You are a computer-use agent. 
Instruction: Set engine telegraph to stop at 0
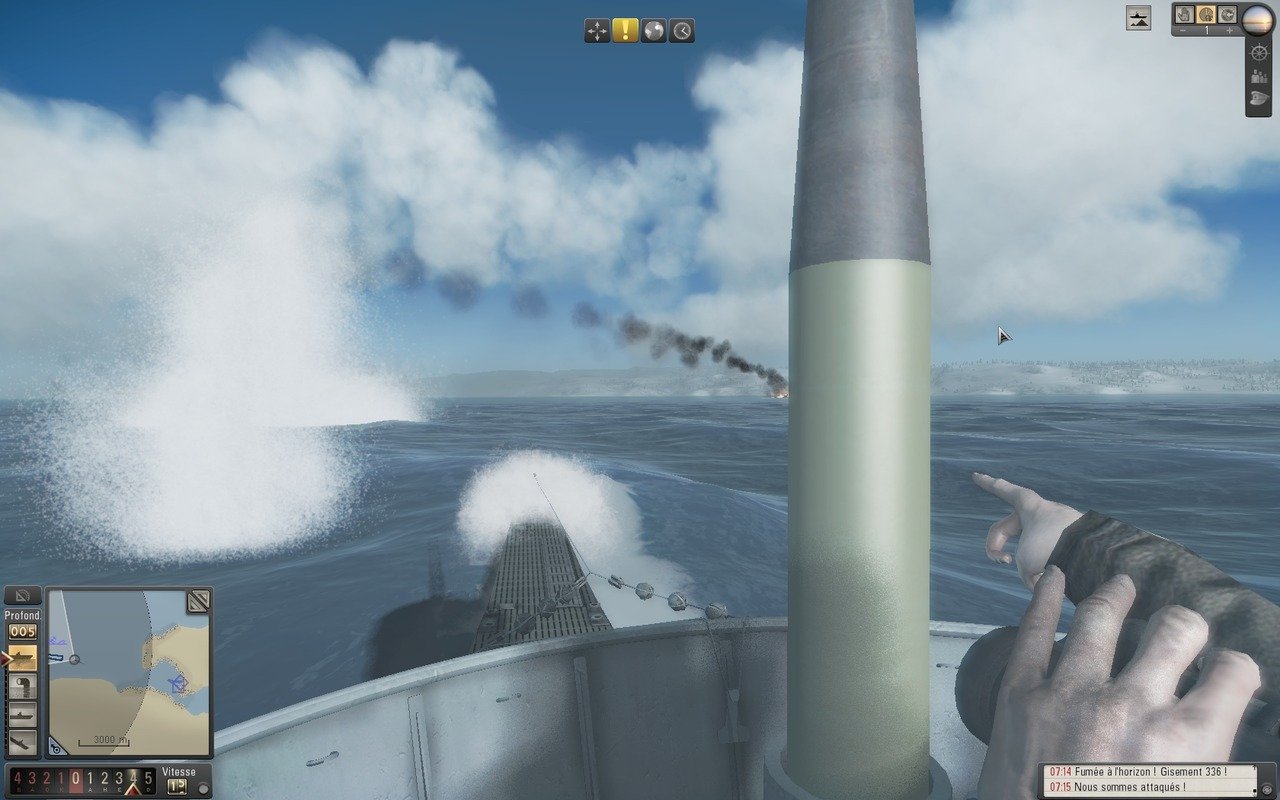(76, 779)
